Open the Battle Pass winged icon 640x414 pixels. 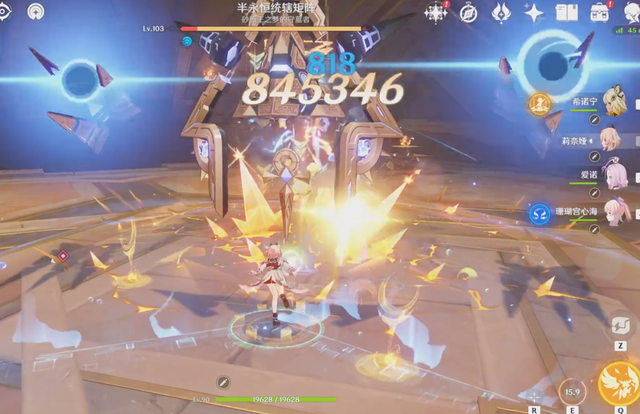(502, 12)
